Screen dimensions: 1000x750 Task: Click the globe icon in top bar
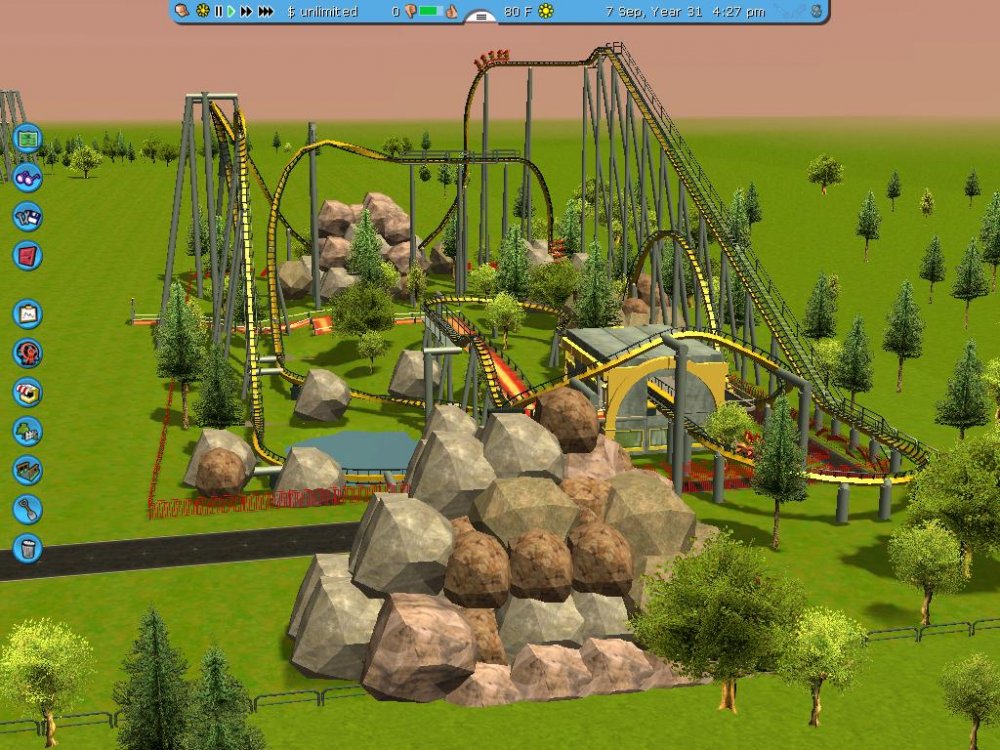coord(817,11)
